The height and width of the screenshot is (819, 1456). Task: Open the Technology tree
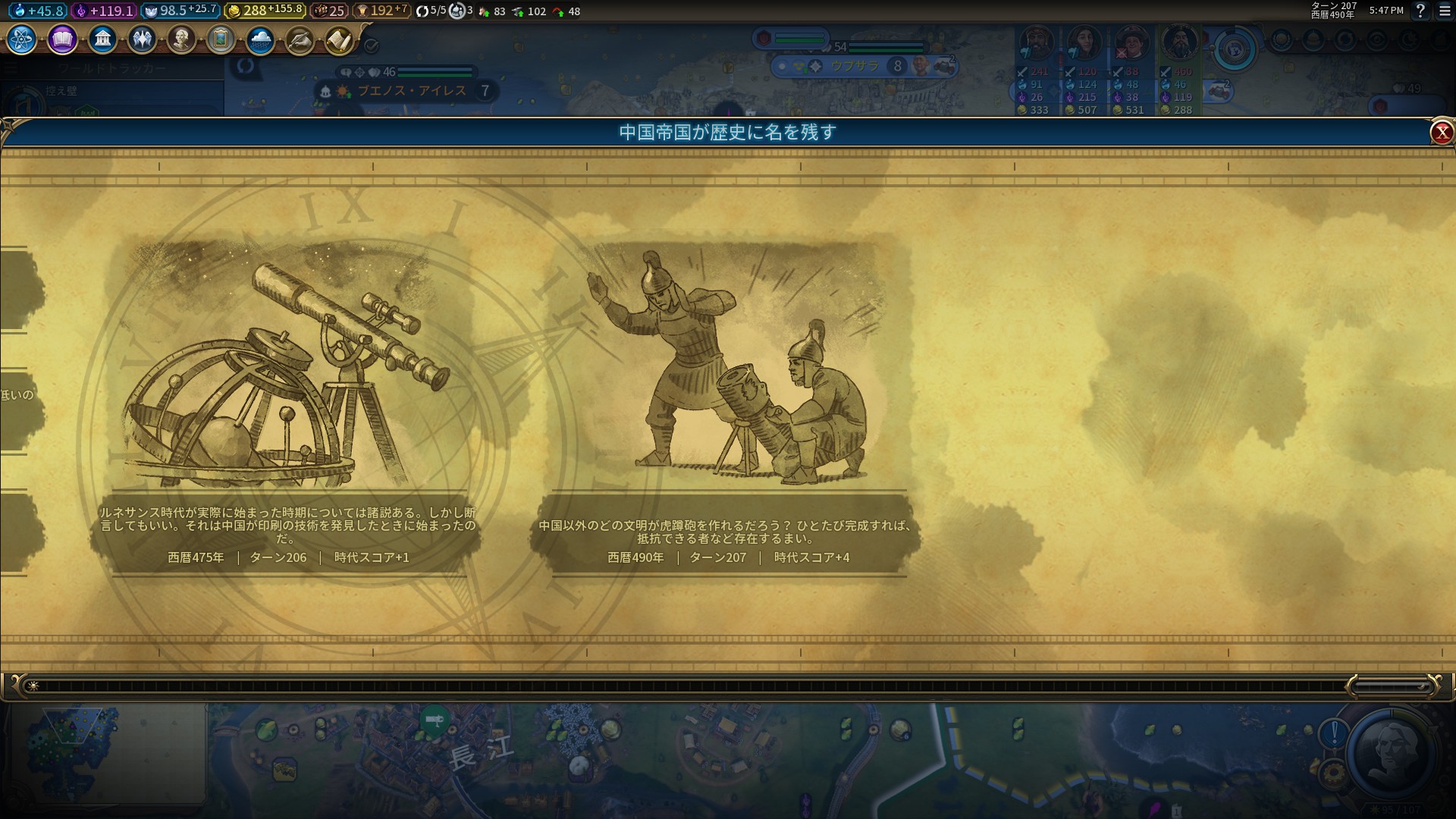20,39
